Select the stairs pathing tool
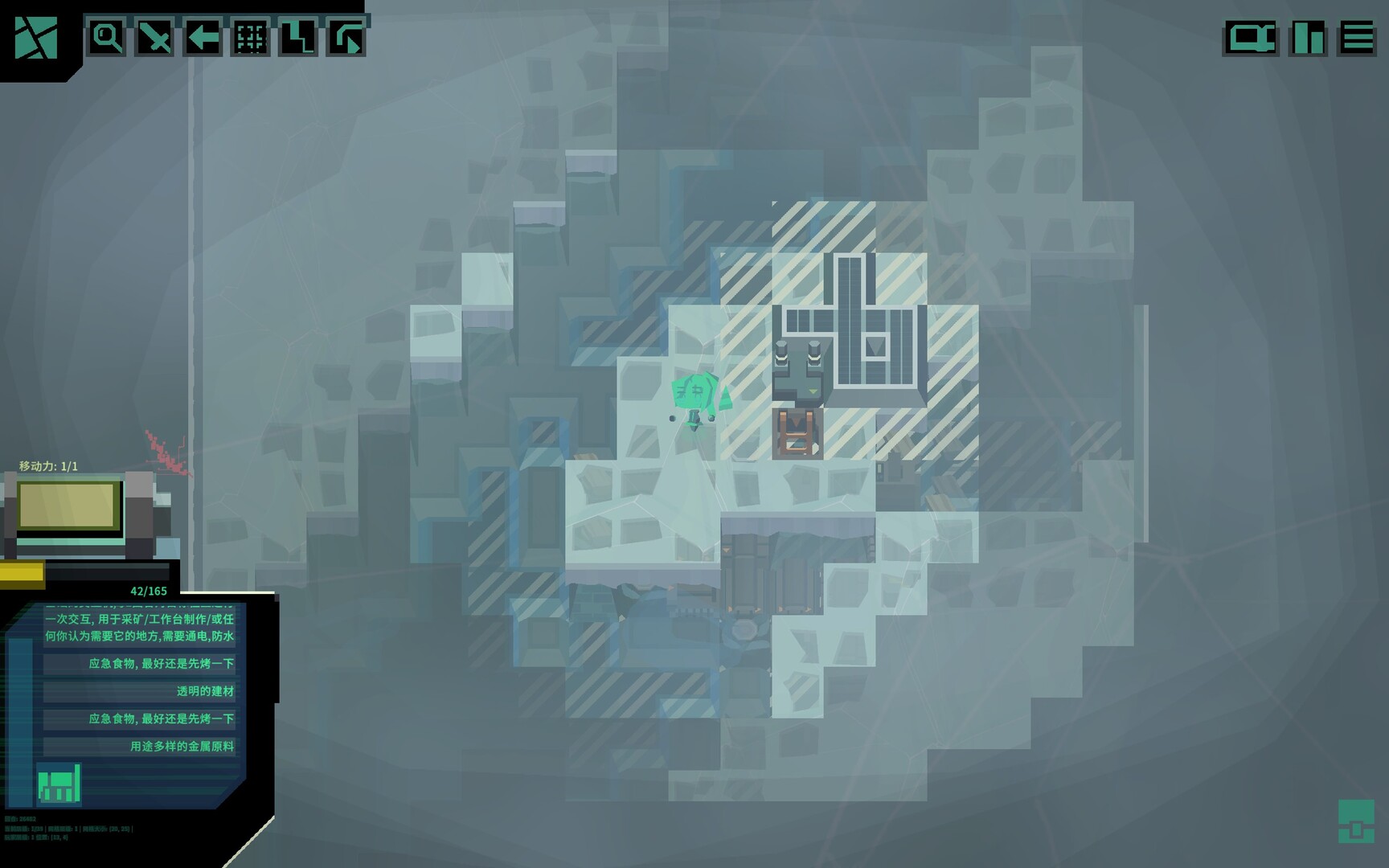The width and height of the screenshot is (1389, 868). tap(299, 37)
